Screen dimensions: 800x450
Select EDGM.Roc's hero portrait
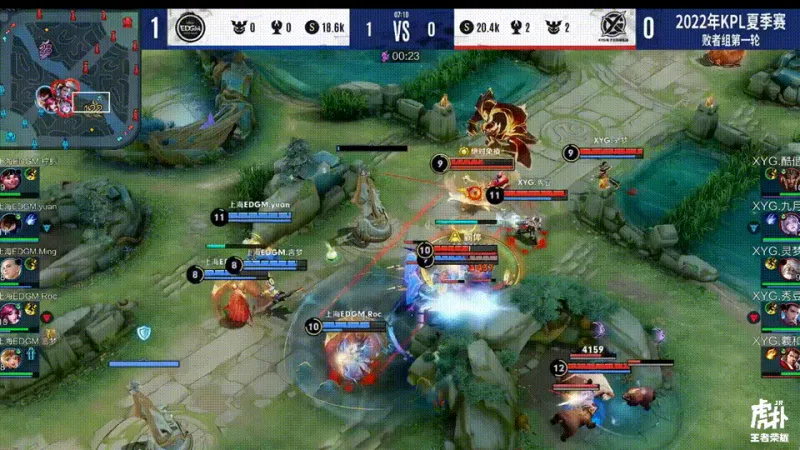click(x=11, y=313)
